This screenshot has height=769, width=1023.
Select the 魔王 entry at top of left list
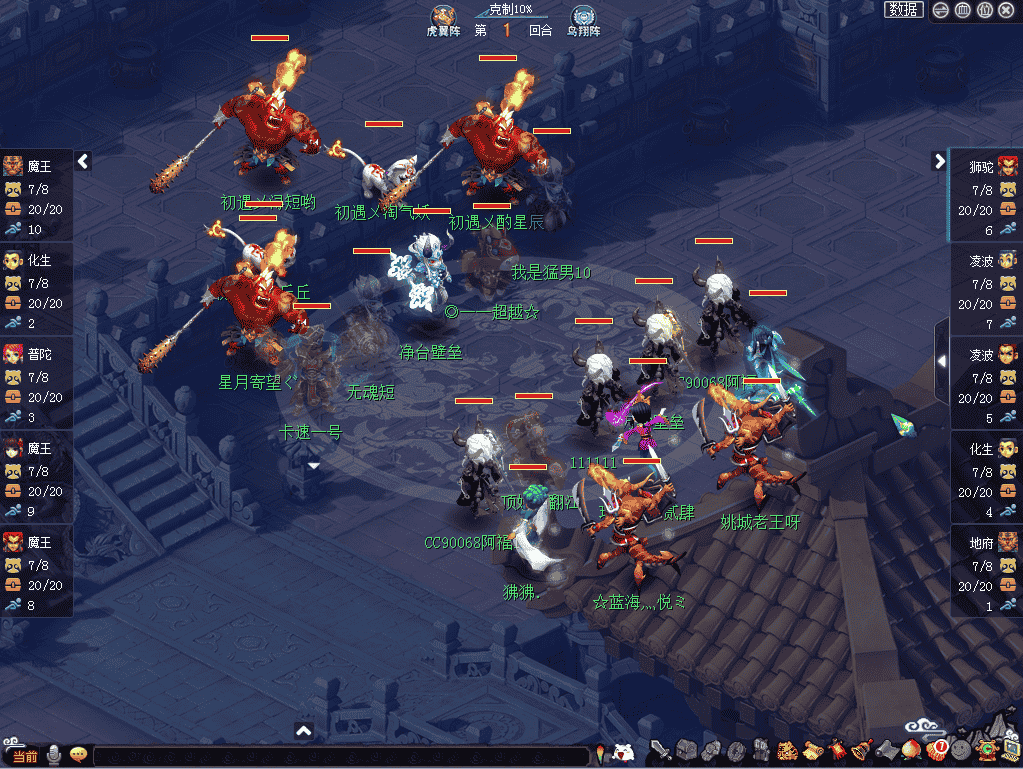click(x=36, y=196)
